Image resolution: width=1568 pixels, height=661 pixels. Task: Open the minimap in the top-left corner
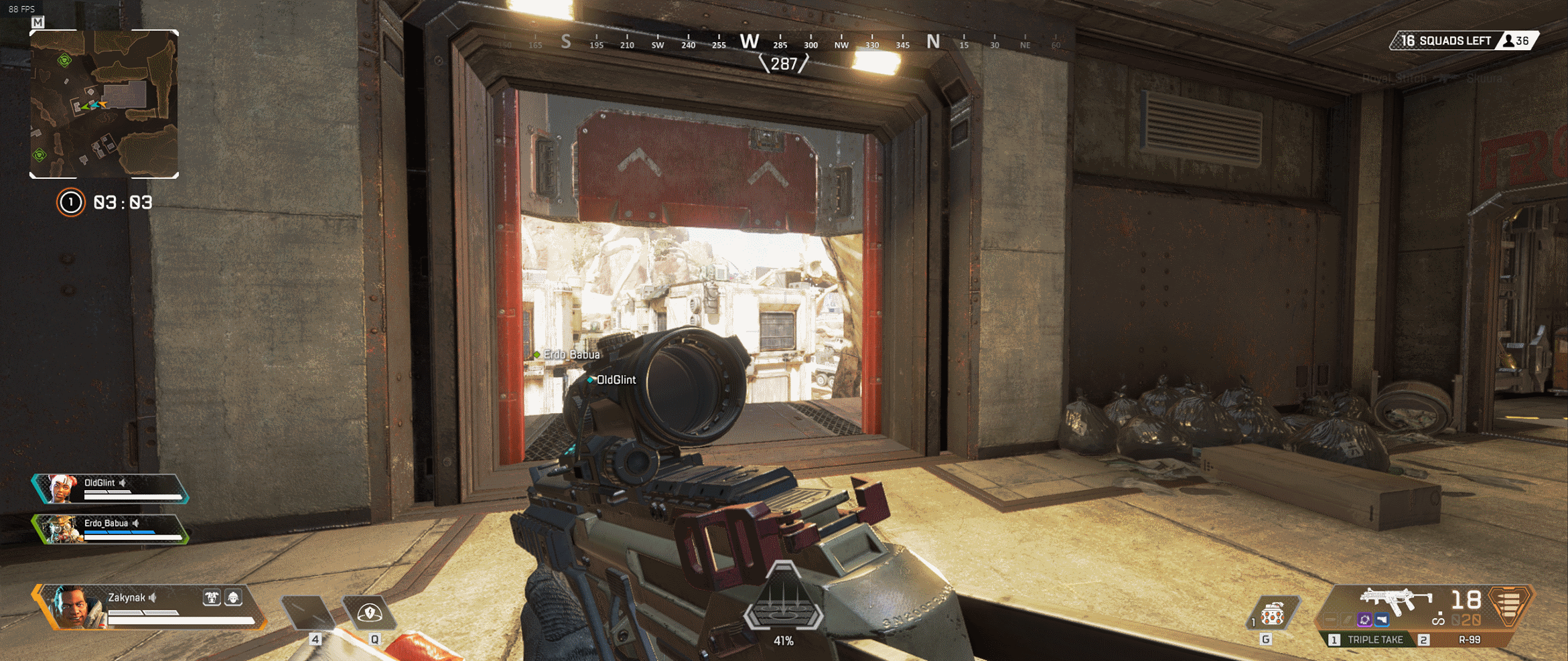(x=104, y=104)
